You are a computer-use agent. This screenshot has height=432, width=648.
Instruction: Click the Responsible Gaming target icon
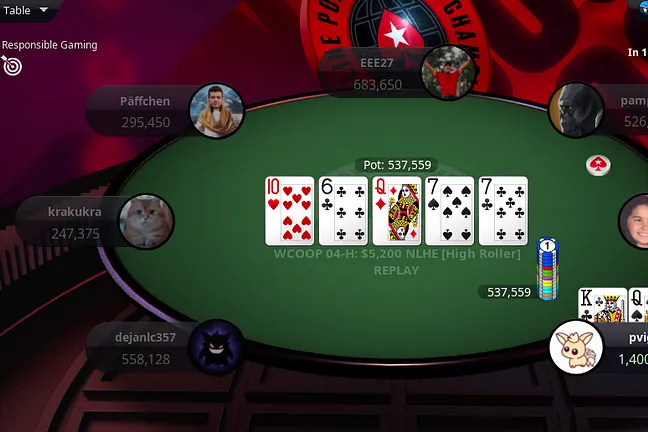(12, 66)
